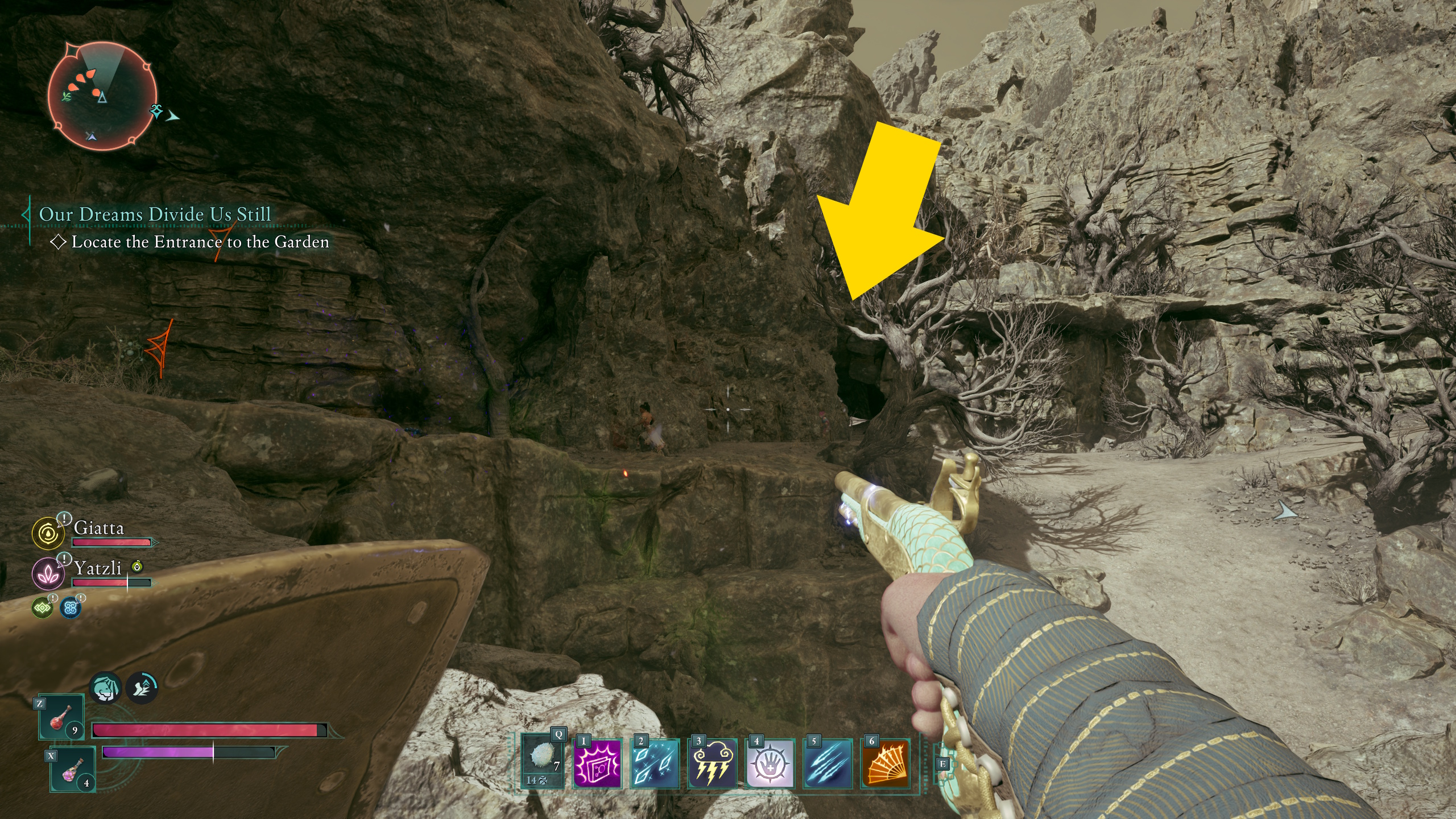Activate the purple grimoire ability
This screenshot has width=1456, height=819.
click(x=597, y=763)
